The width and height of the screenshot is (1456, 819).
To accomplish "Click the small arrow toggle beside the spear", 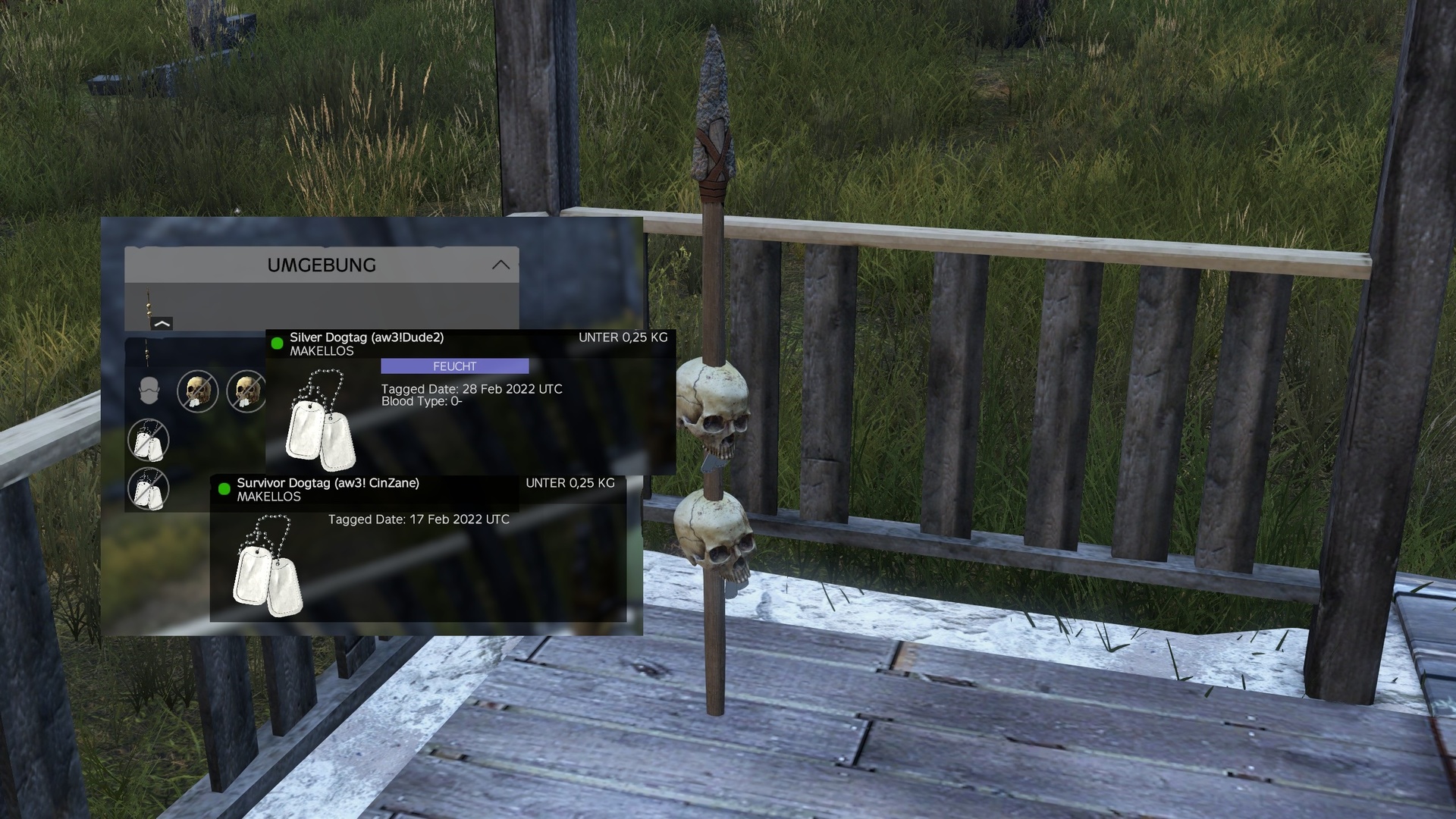I will point(162,324).
